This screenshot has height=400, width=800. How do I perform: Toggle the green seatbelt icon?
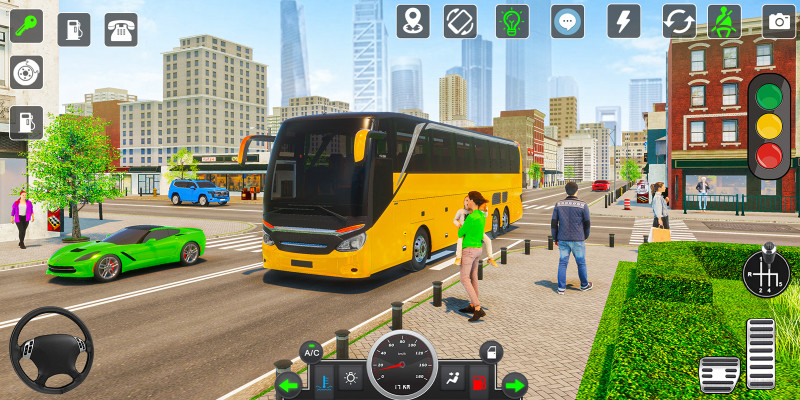(x=724, y=21)
